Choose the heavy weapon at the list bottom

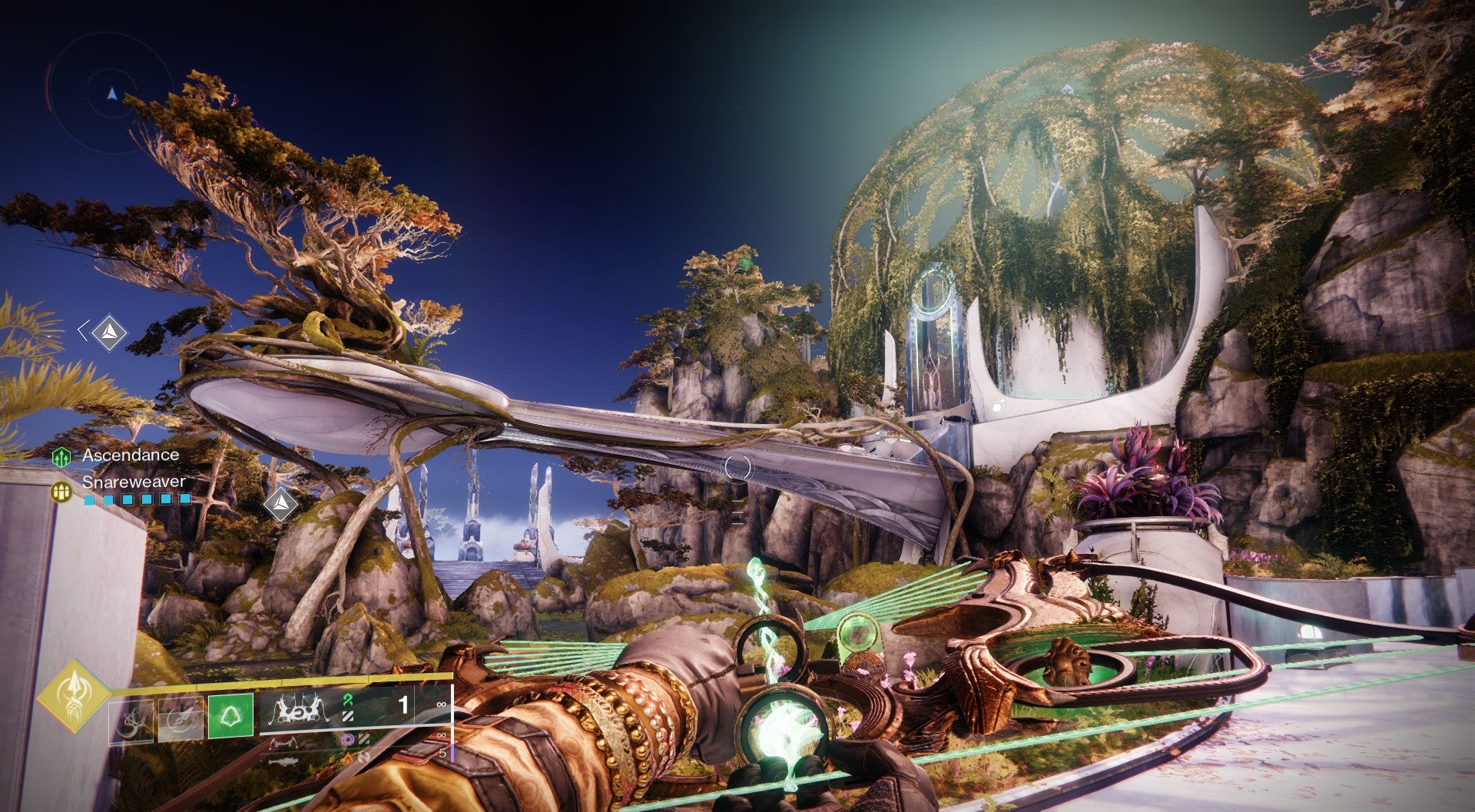(x=283, y=760)
